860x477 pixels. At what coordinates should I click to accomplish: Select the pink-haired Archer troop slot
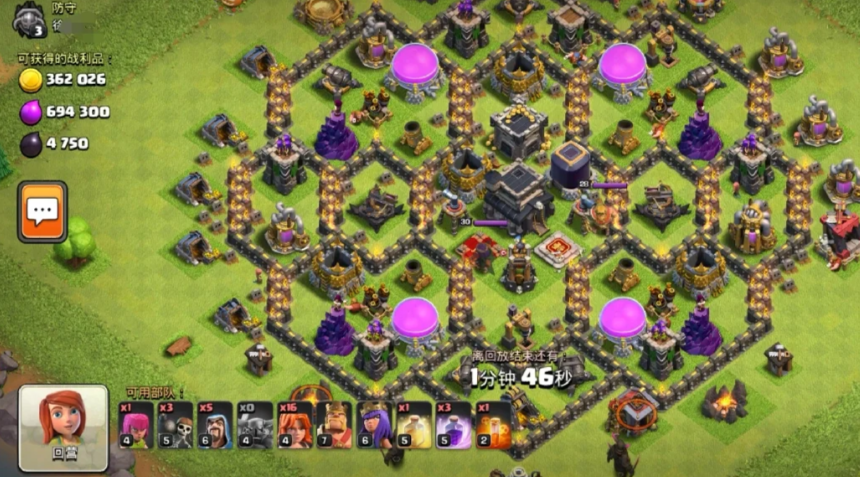tap(136, 425)
